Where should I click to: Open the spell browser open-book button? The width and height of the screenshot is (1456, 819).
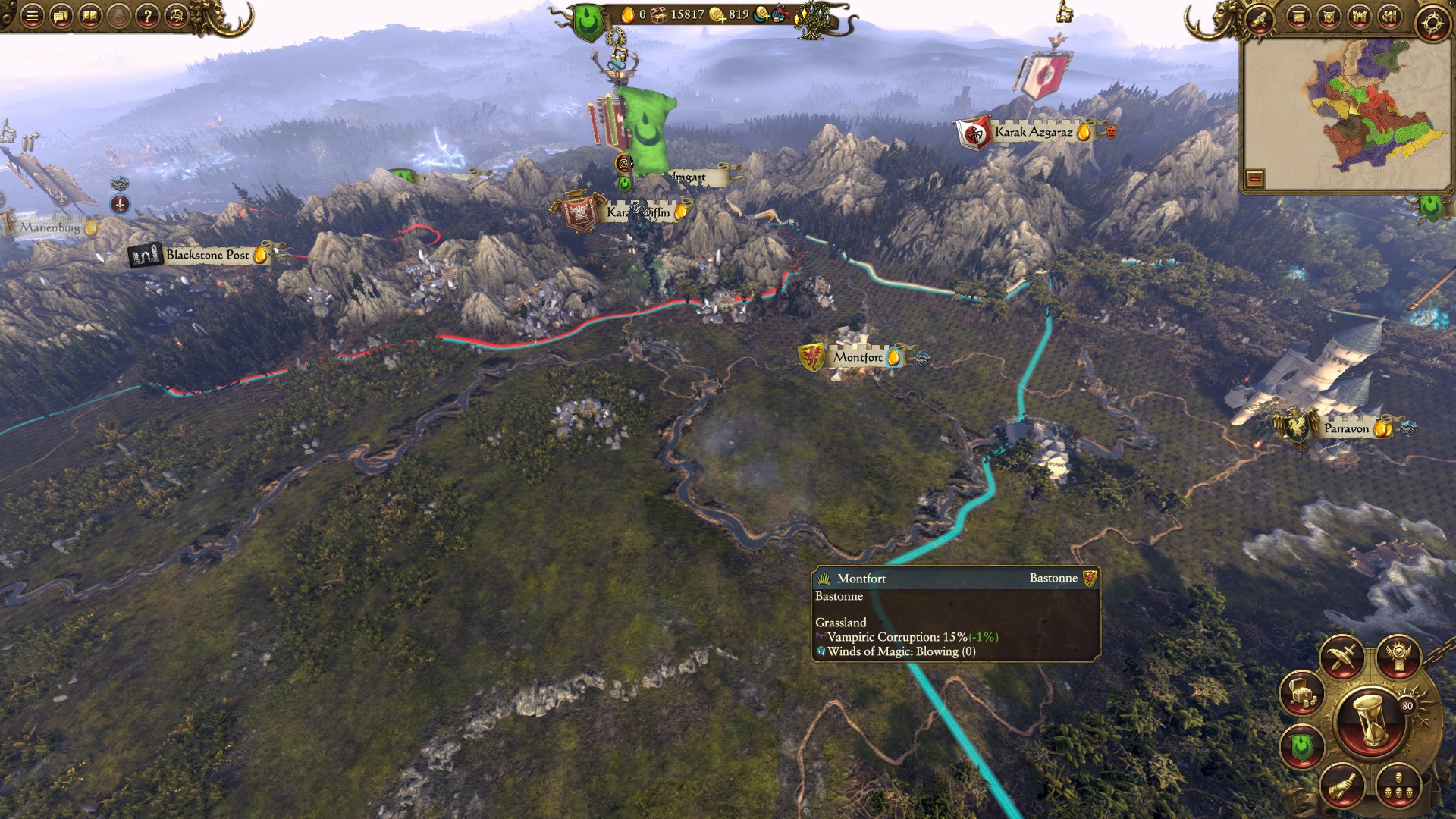tap(89, 16)
